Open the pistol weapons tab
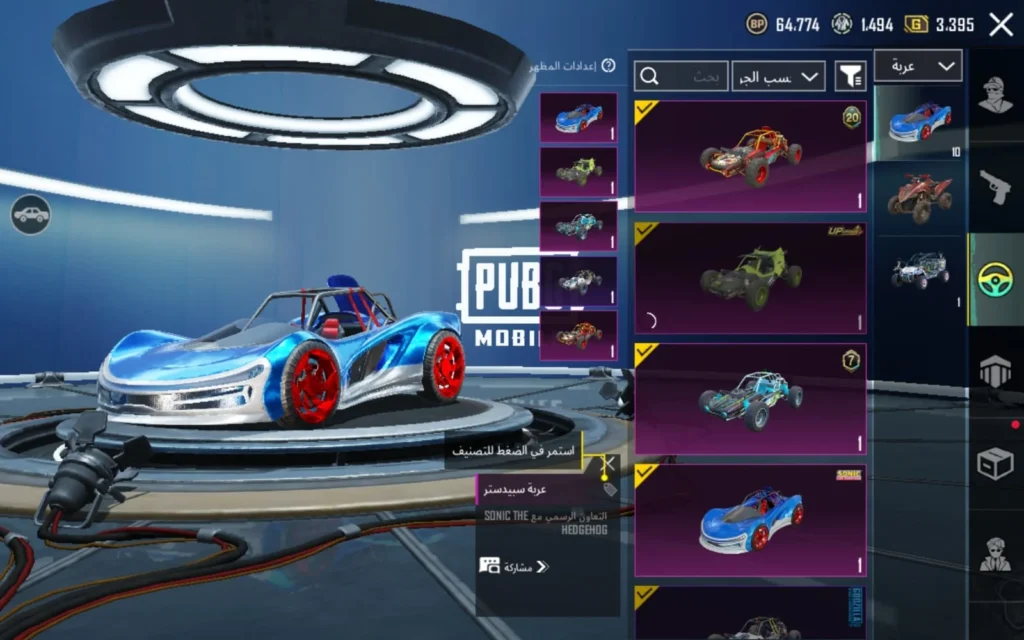Image resolution: width=1024 pixels, height=640 pixels. tap(995, 187)
